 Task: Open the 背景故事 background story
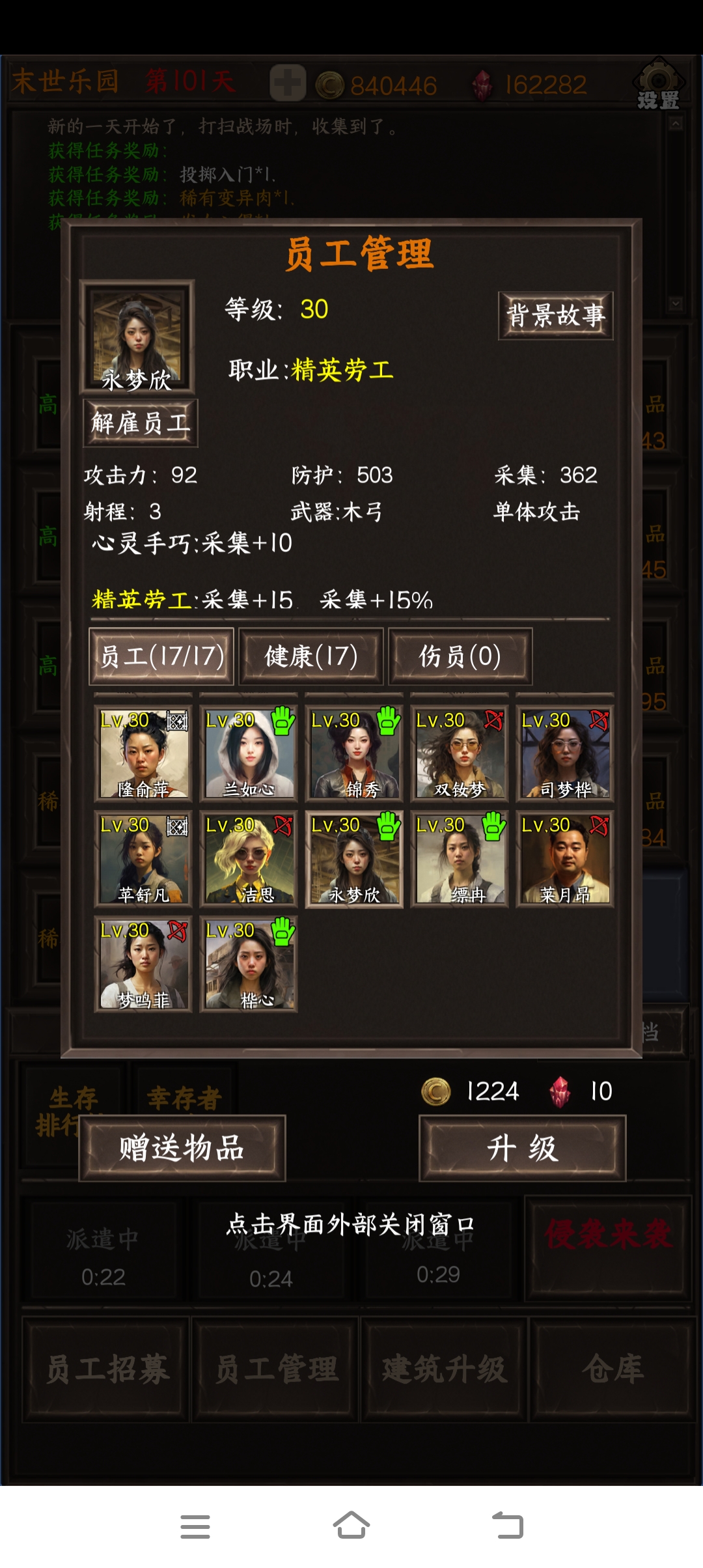[x=555, y=316]
